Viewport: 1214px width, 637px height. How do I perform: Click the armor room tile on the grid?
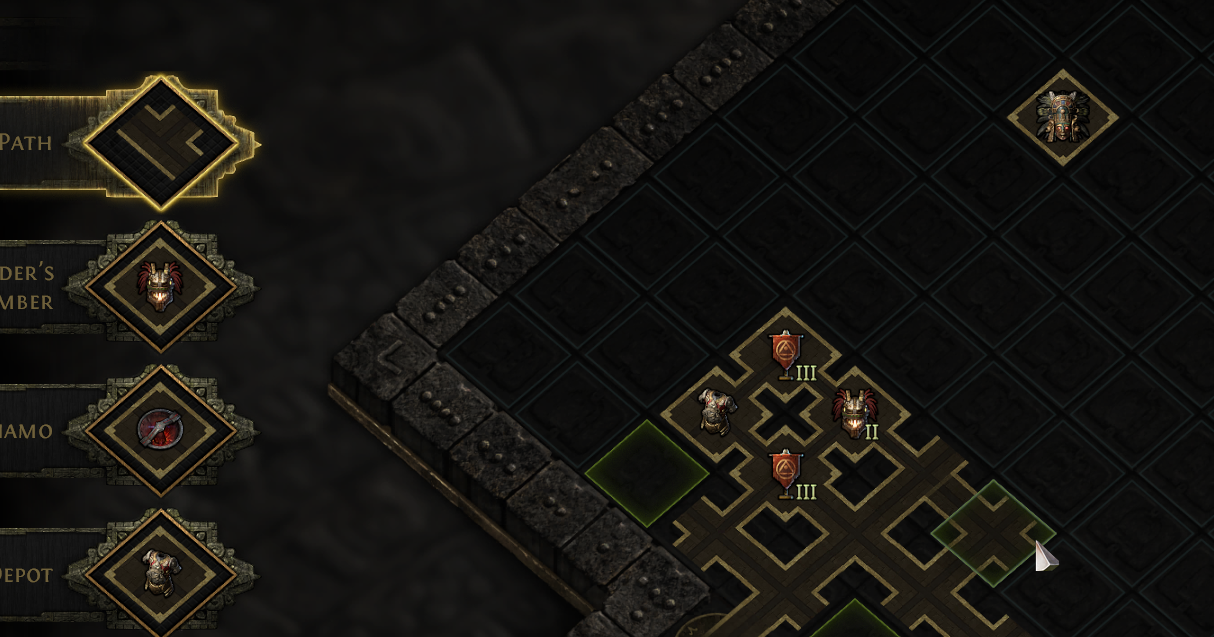[x=714, y=412]
